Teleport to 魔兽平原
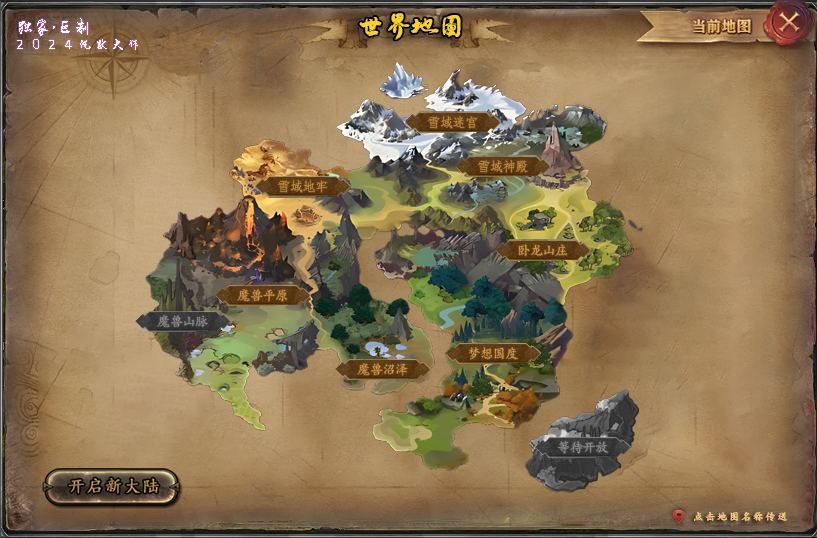Image resolution: width=817 pixels, height=538 pixels. (262, 295)
